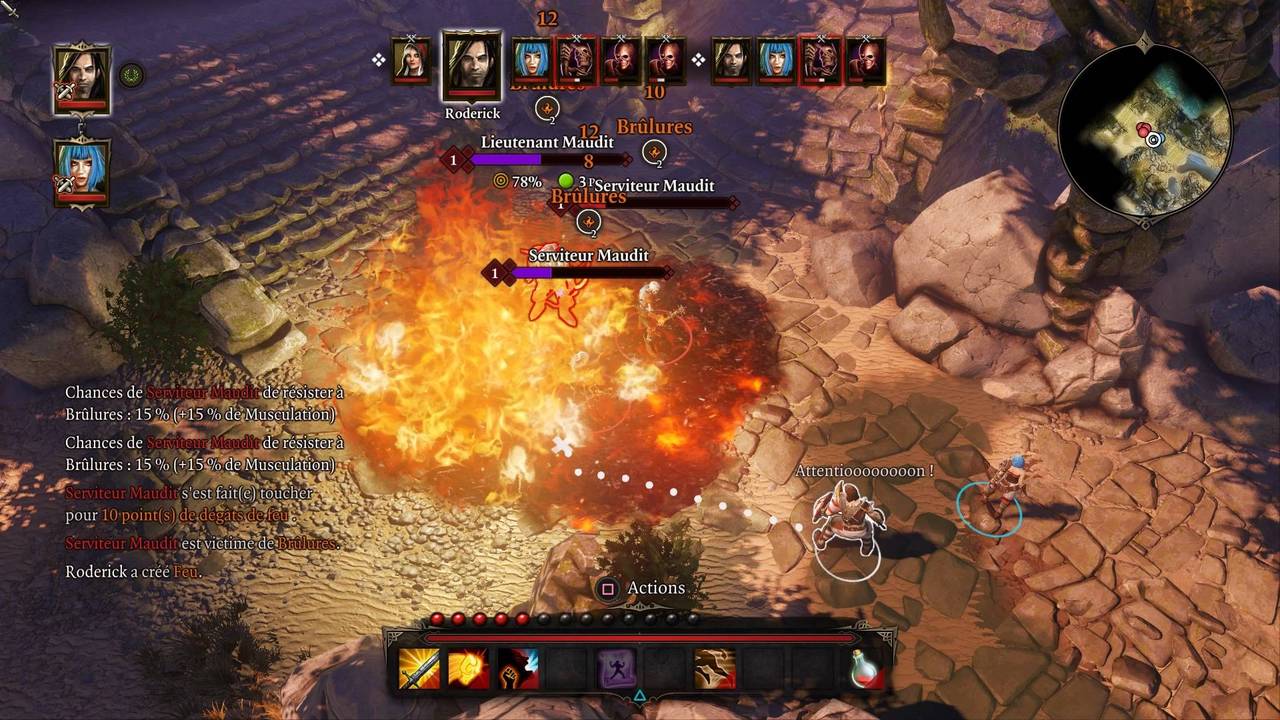Image resolution: width=1280 pixels, height=720 pixels.
Task: Select the blue-haired party member portrait
Action: pyautogui.click(x=81, y=171)
